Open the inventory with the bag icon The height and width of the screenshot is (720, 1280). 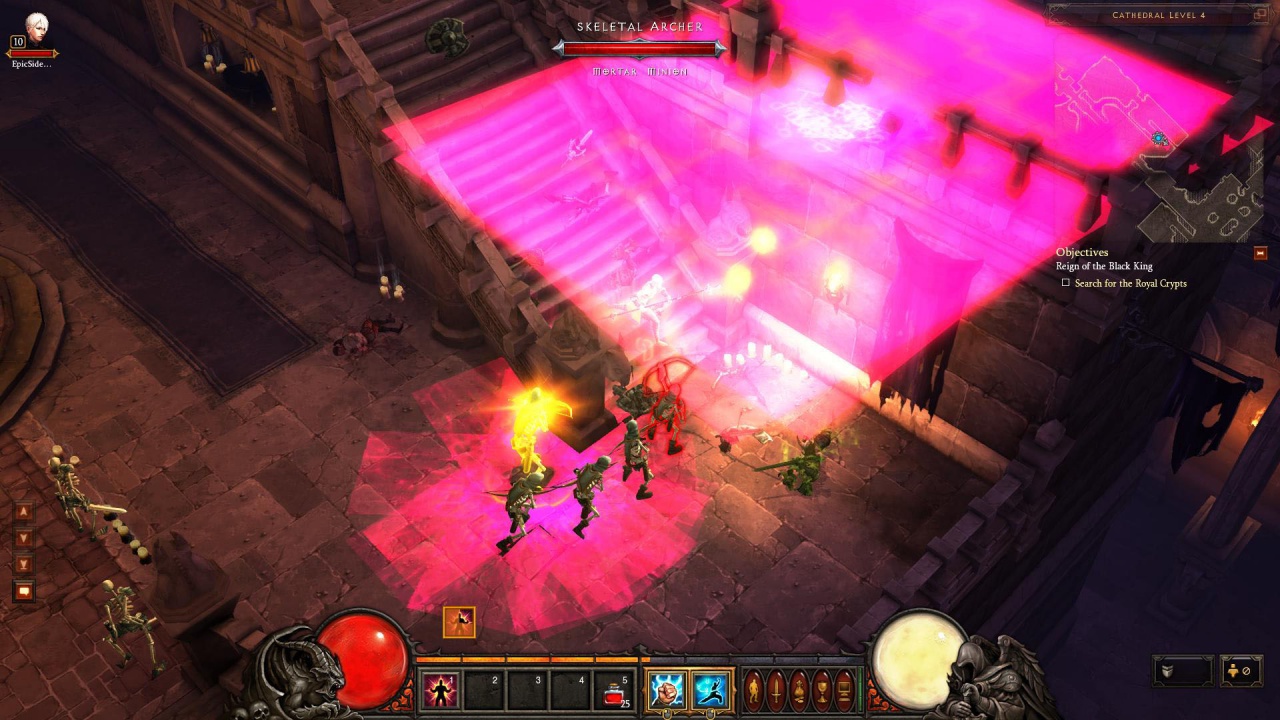(x=799, y=690)
